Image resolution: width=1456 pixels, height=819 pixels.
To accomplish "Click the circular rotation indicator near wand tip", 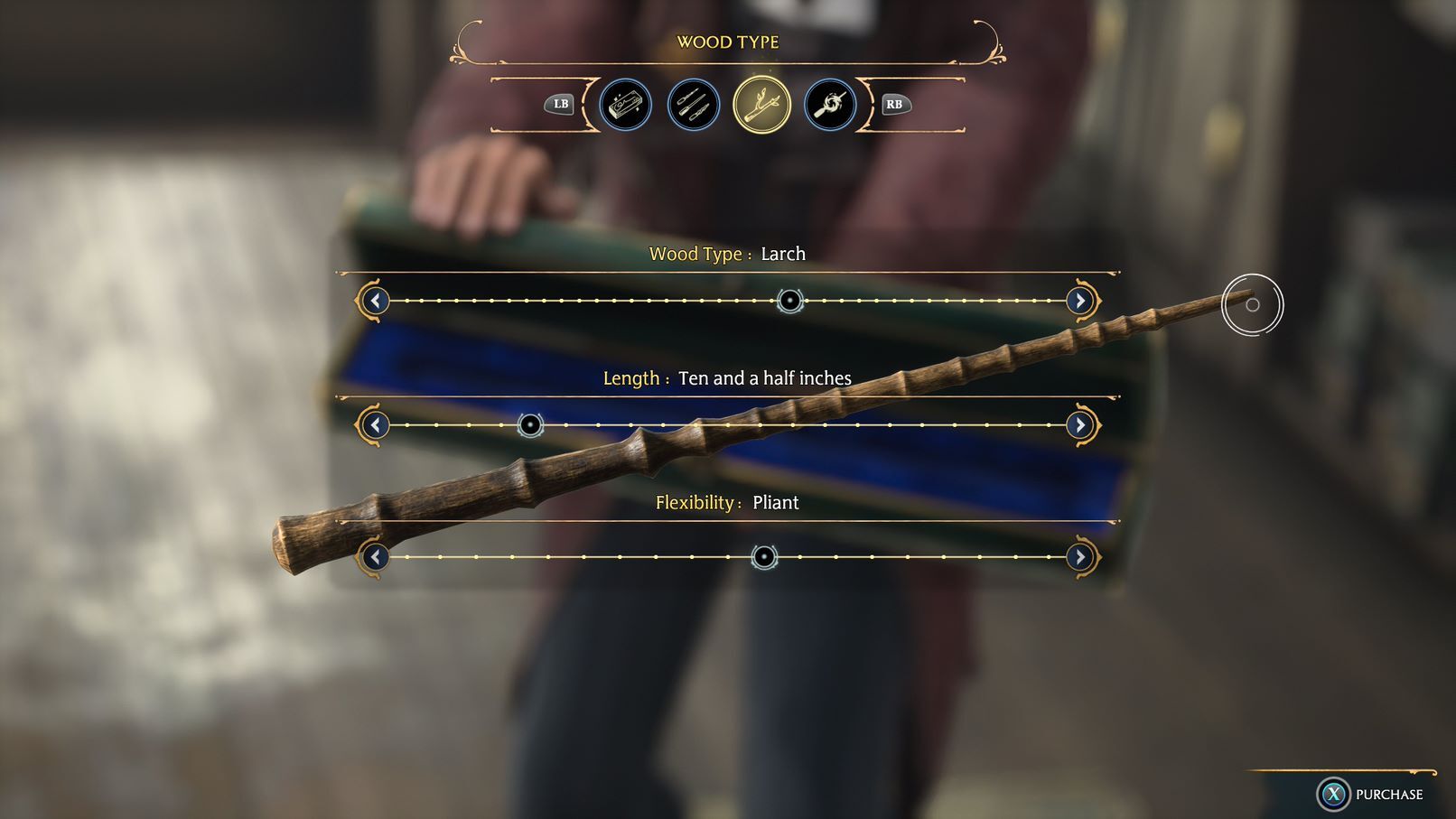I will coord(1251,305).
